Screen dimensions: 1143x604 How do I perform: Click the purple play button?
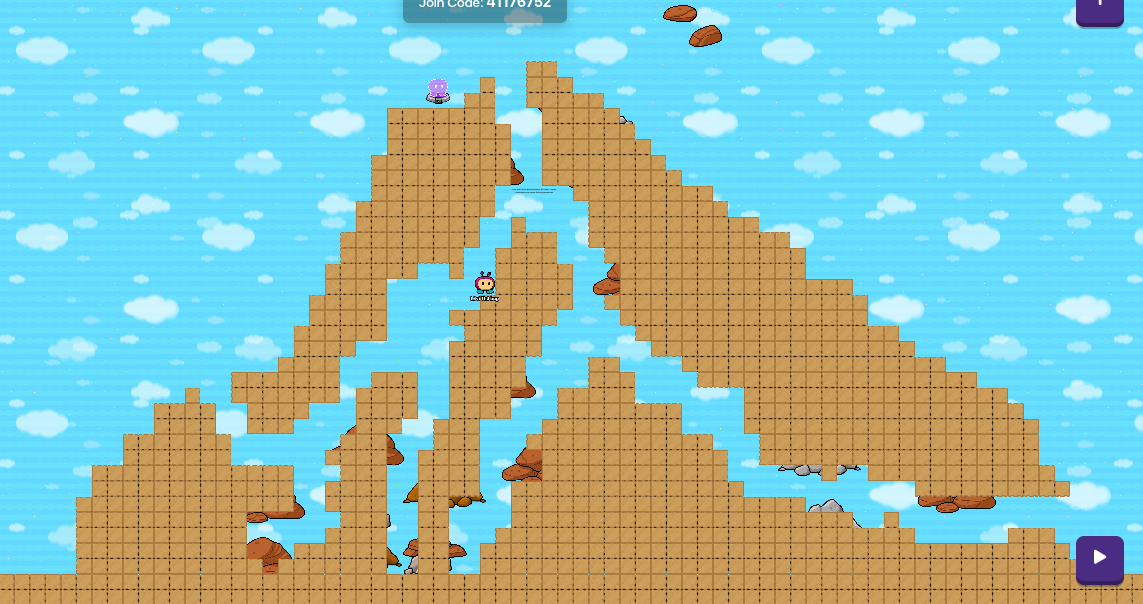(x=1099, y=558)
